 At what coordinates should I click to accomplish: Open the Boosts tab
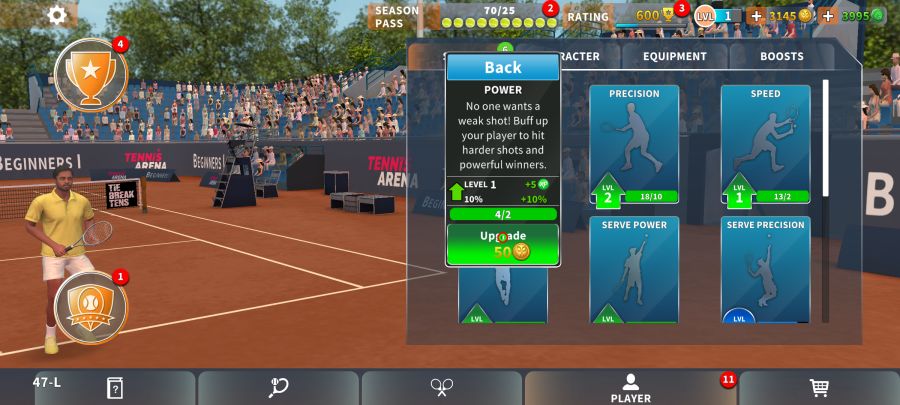(781, 57)
